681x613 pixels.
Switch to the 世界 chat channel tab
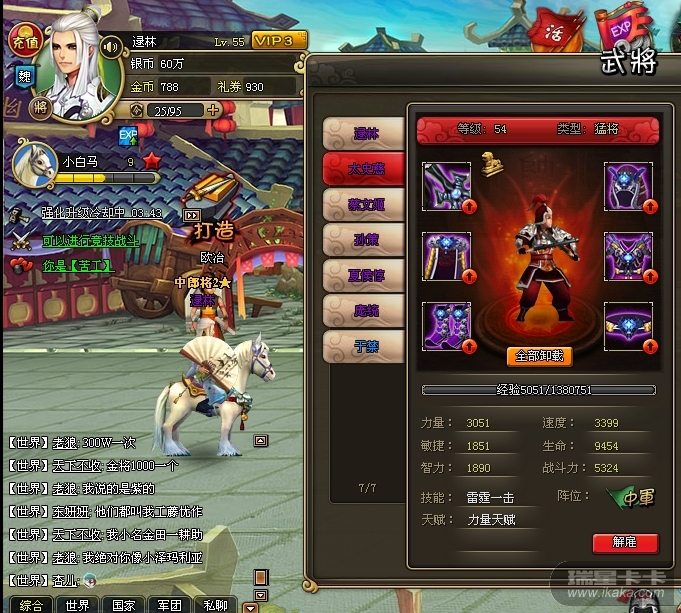(78, 605)
